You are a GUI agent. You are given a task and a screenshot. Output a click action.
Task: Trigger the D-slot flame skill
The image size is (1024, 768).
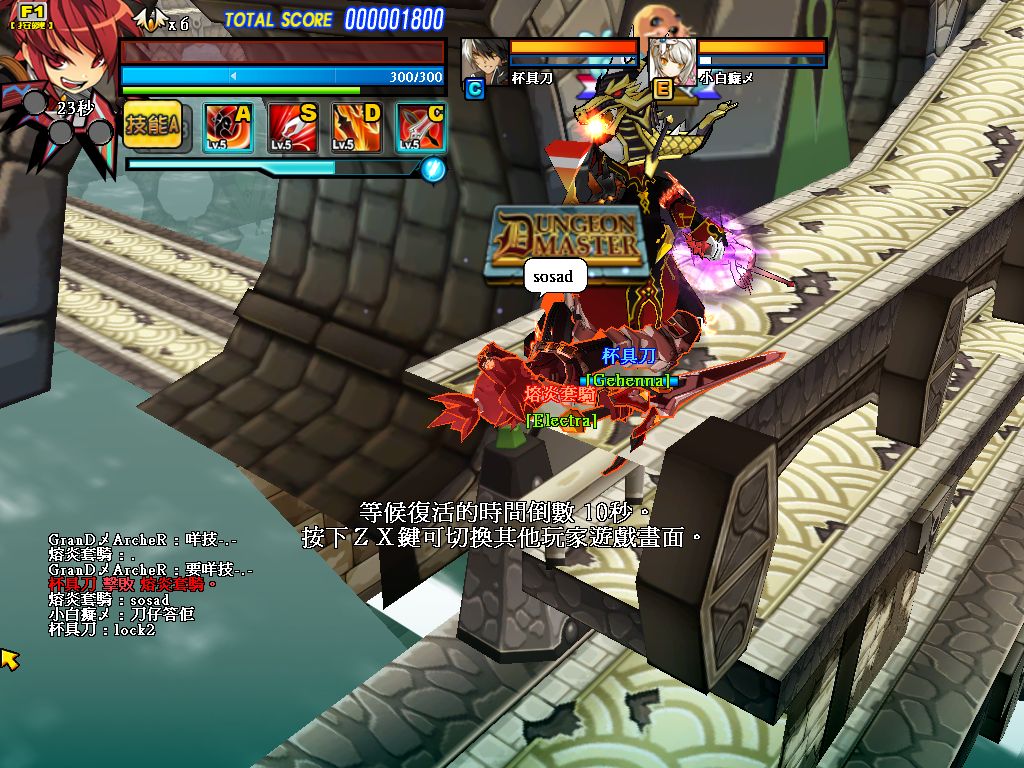coord(357,128)
